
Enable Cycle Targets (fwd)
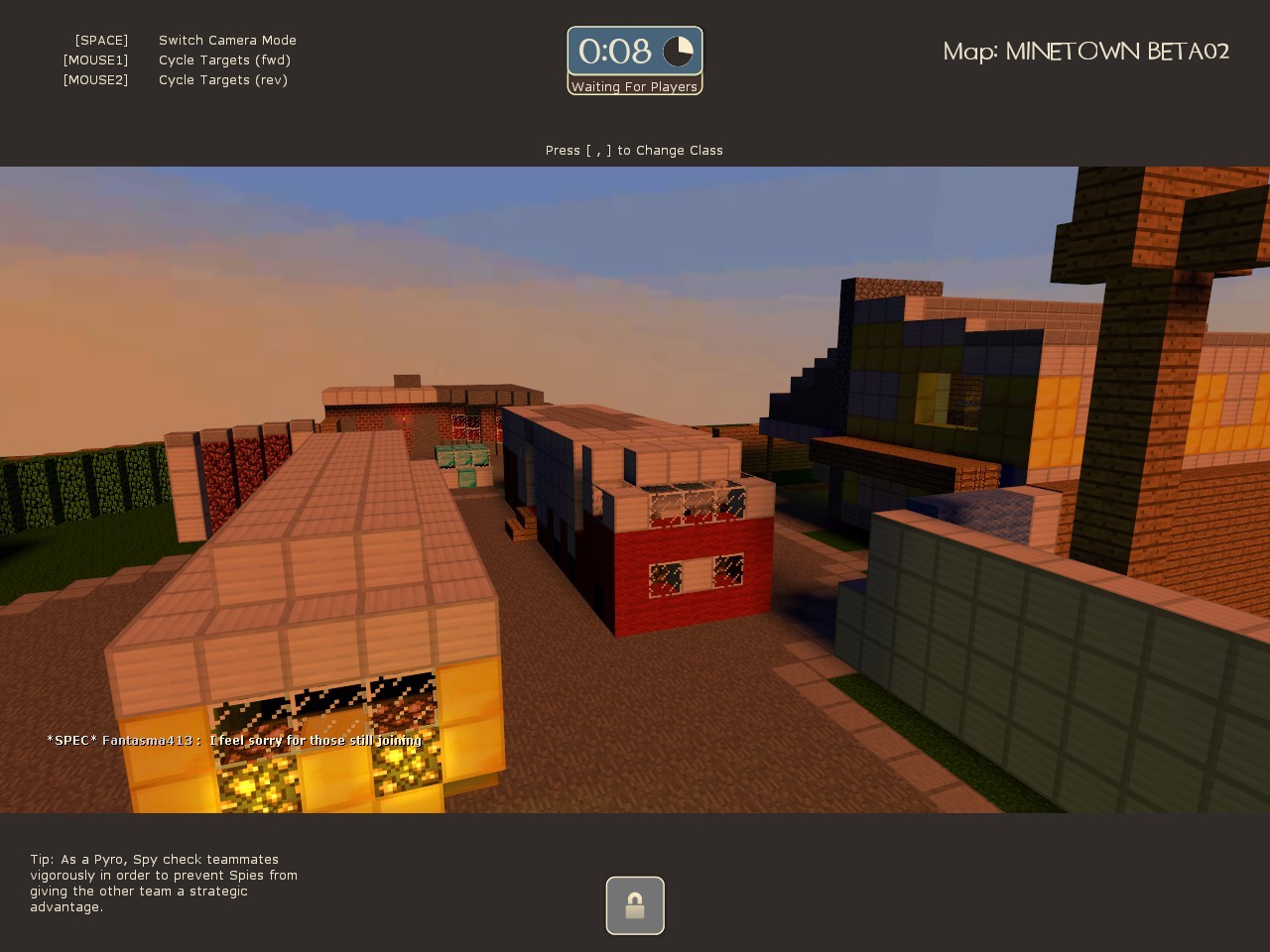coord(224,59)
